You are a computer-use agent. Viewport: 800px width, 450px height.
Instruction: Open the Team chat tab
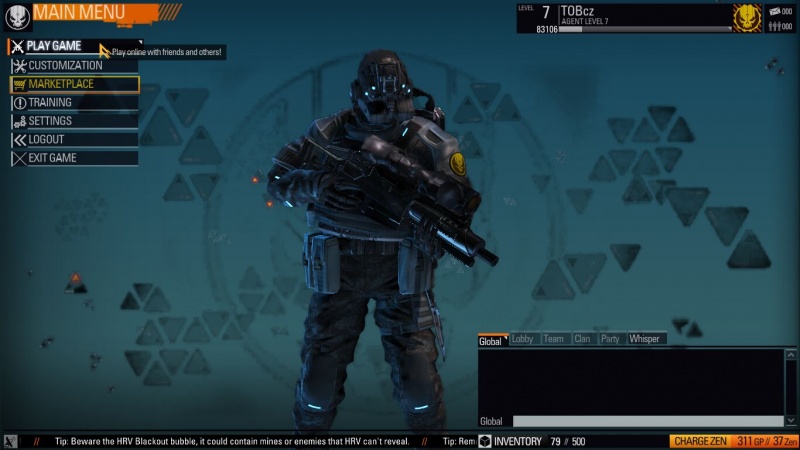553,339
